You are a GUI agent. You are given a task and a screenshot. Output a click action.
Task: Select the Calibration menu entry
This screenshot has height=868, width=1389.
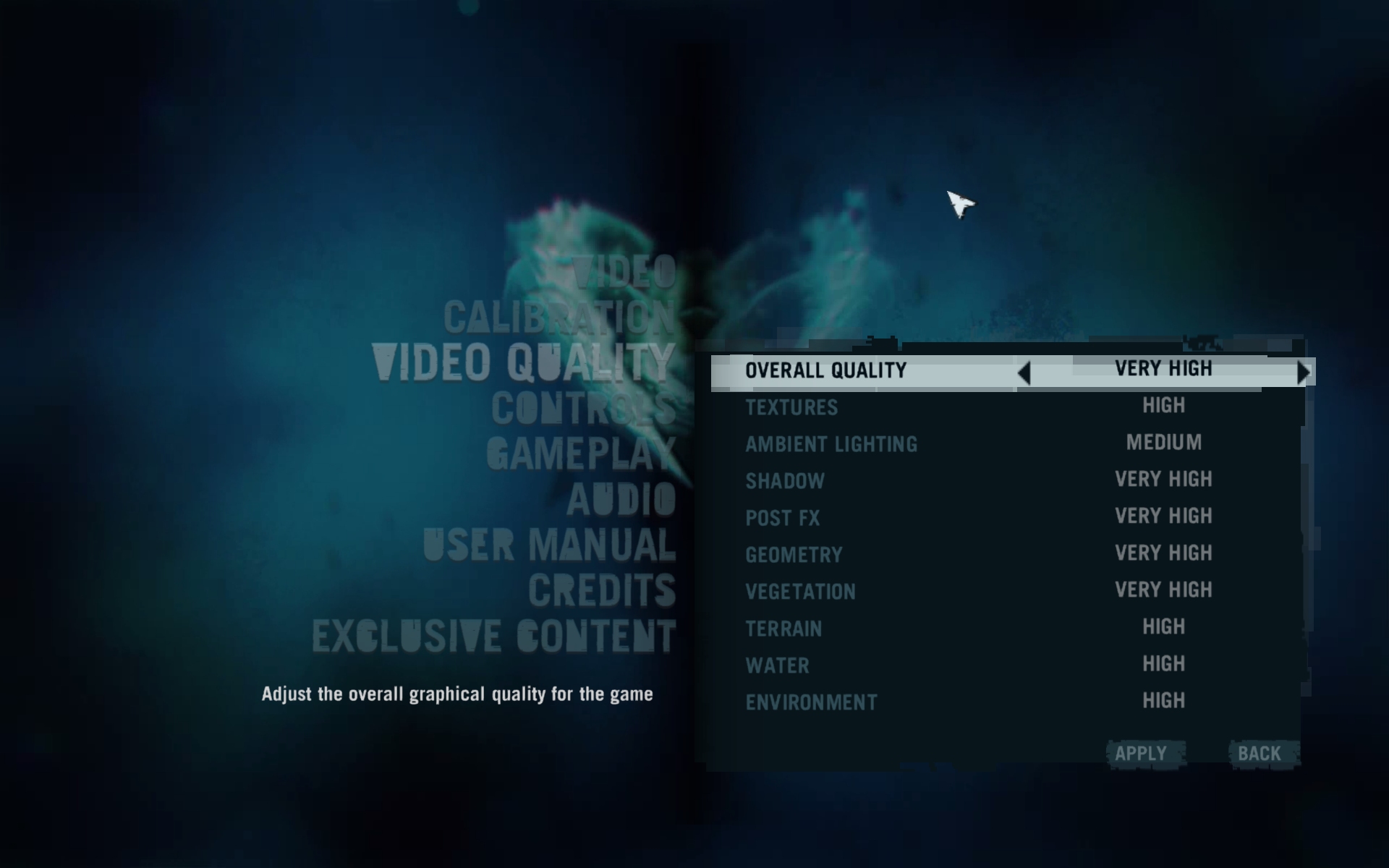pos(558,317)
